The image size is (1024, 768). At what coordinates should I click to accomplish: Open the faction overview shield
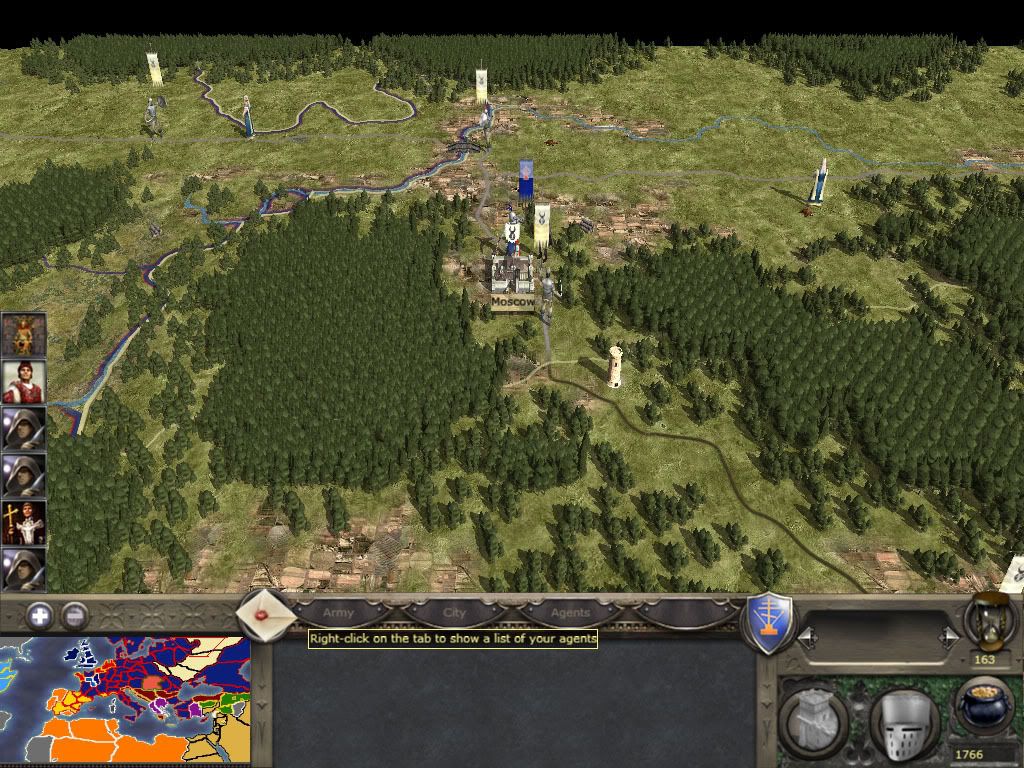pos(769,624)
